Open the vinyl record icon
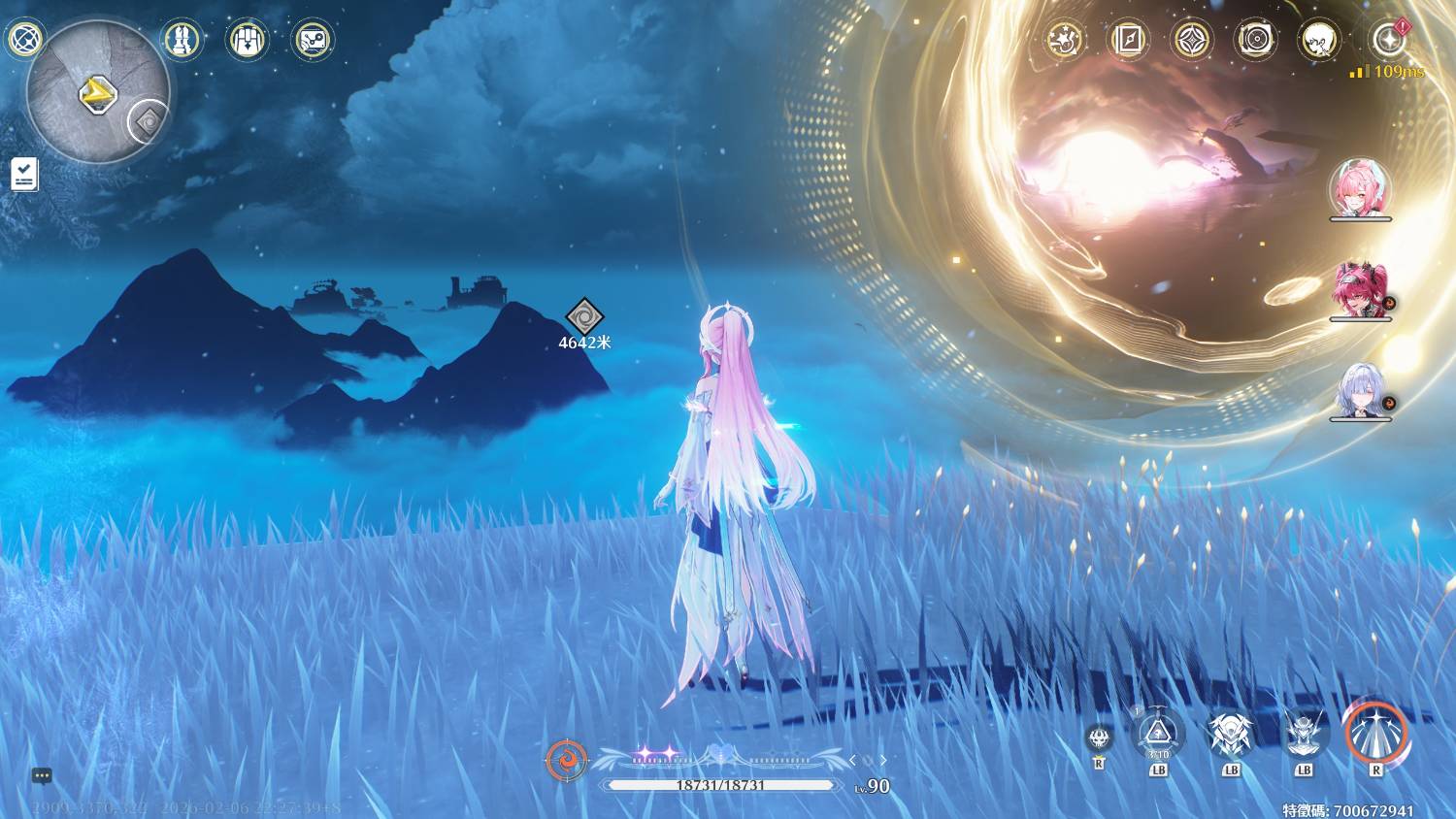The image size is (1456, 819). click(x=1255, y=40)
